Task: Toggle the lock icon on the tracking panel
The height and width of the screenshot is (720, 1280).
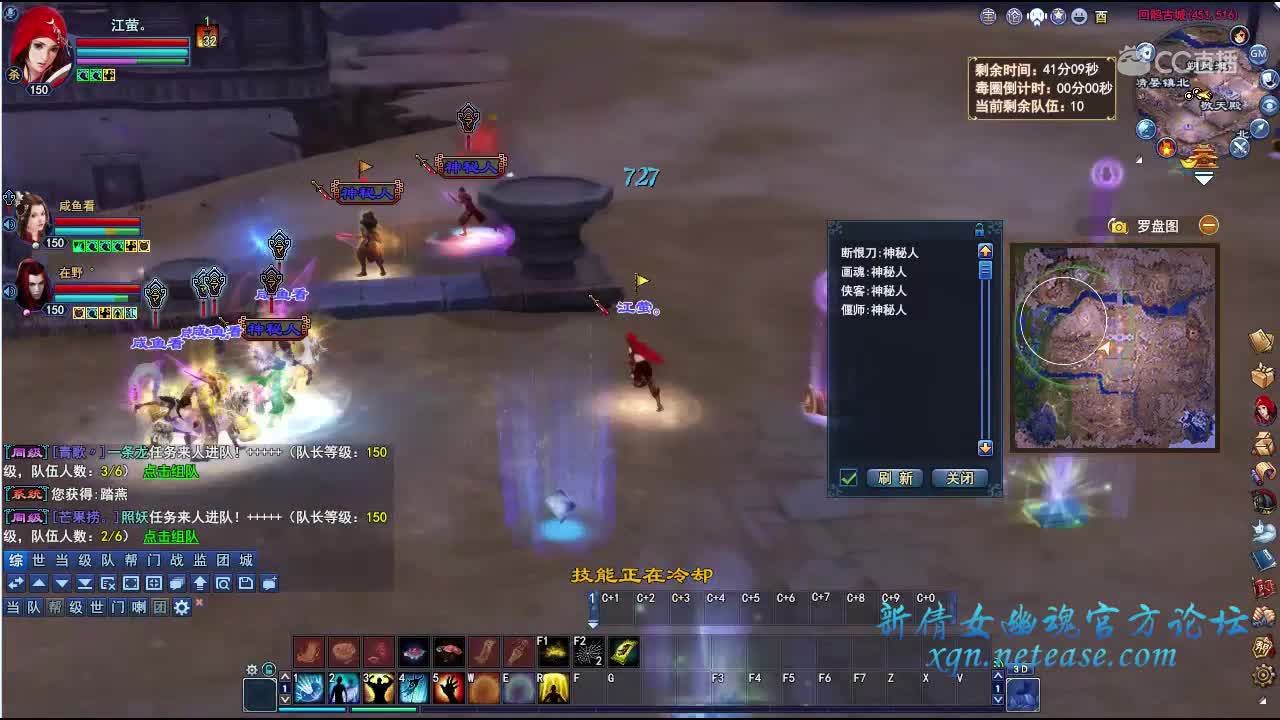Action: pyautogui.click(x=978, y=230)
